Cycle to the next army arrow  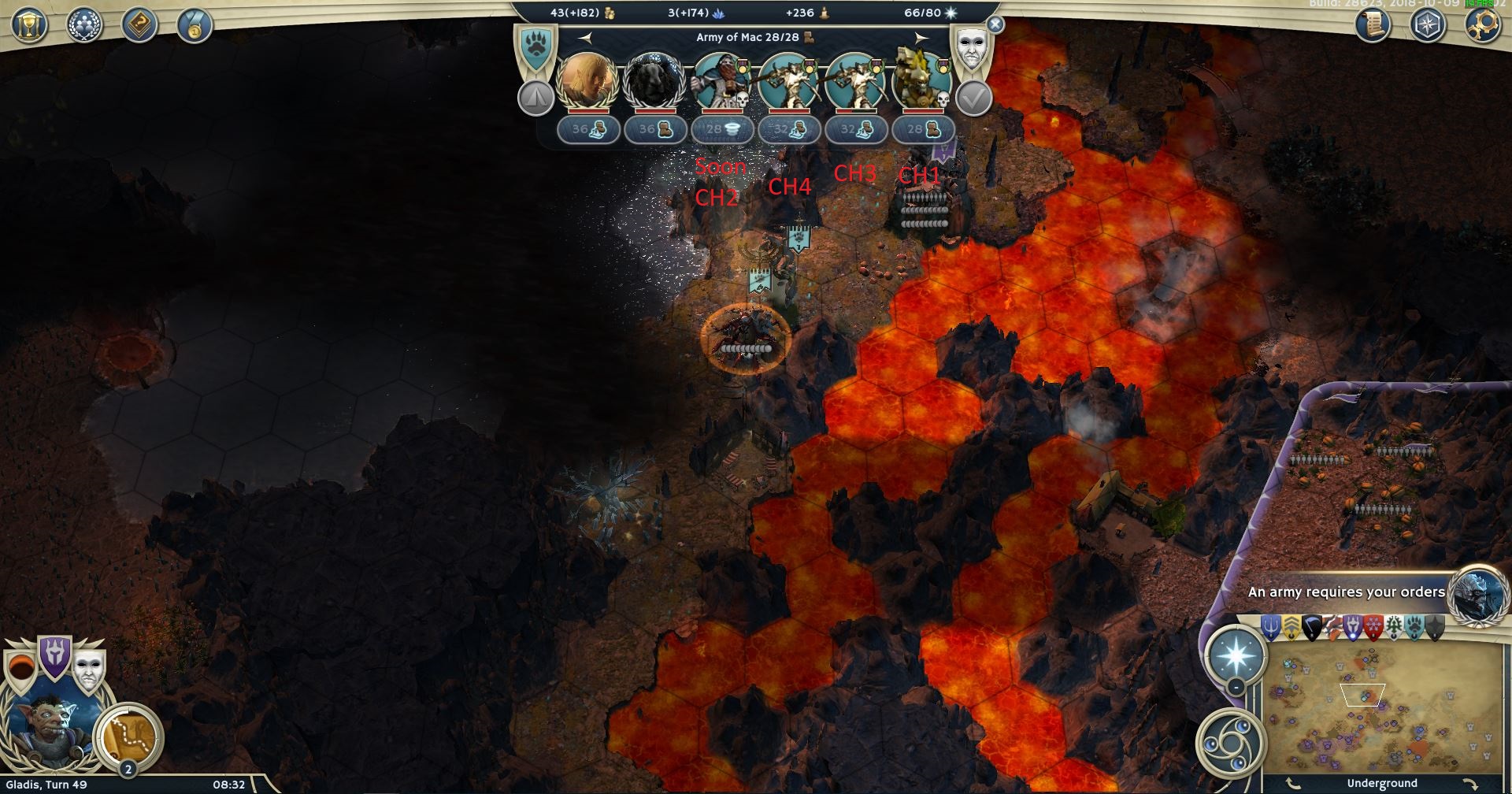(921, 37)
